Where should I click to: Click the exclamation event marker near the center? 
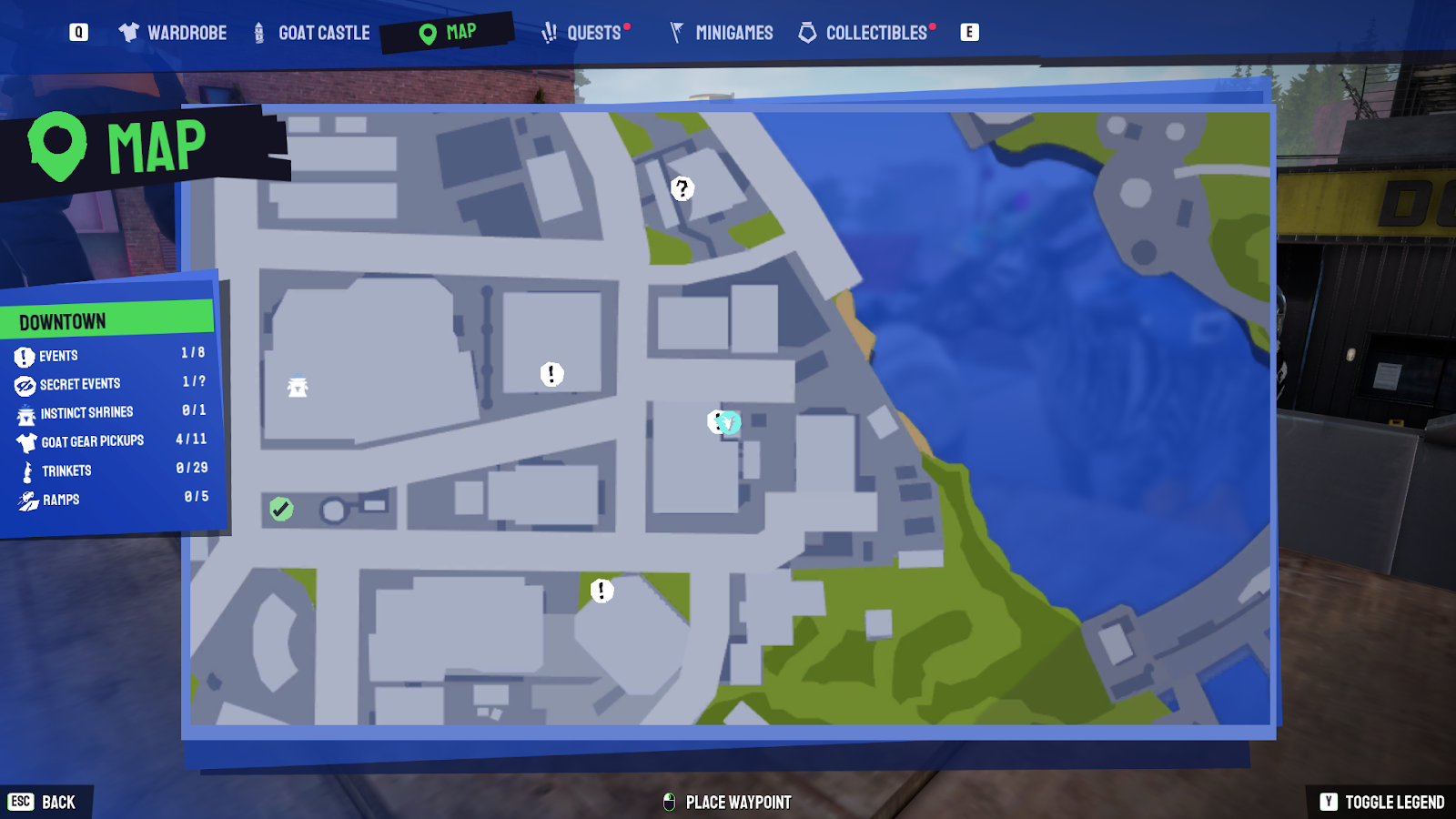551,372
